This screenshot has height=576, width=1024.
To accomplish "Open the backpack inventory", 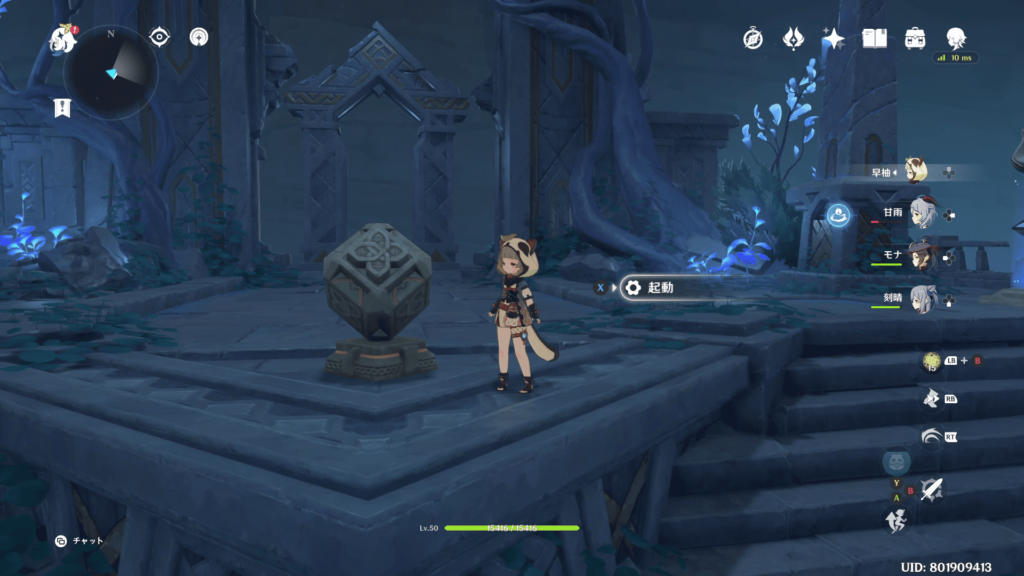I will click(x=915, y=39).
